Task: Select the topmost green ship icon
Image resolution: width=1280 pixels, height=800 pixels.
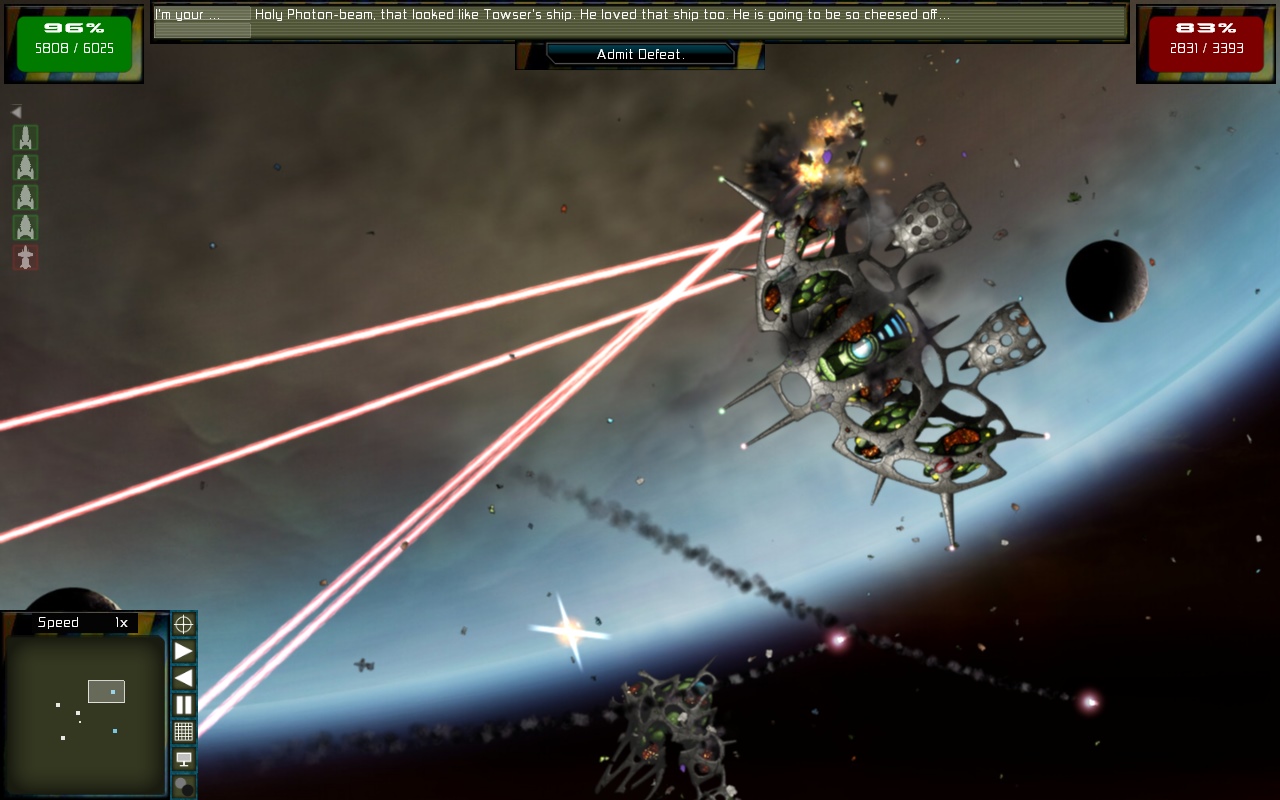Action: (x=25, y=138)
